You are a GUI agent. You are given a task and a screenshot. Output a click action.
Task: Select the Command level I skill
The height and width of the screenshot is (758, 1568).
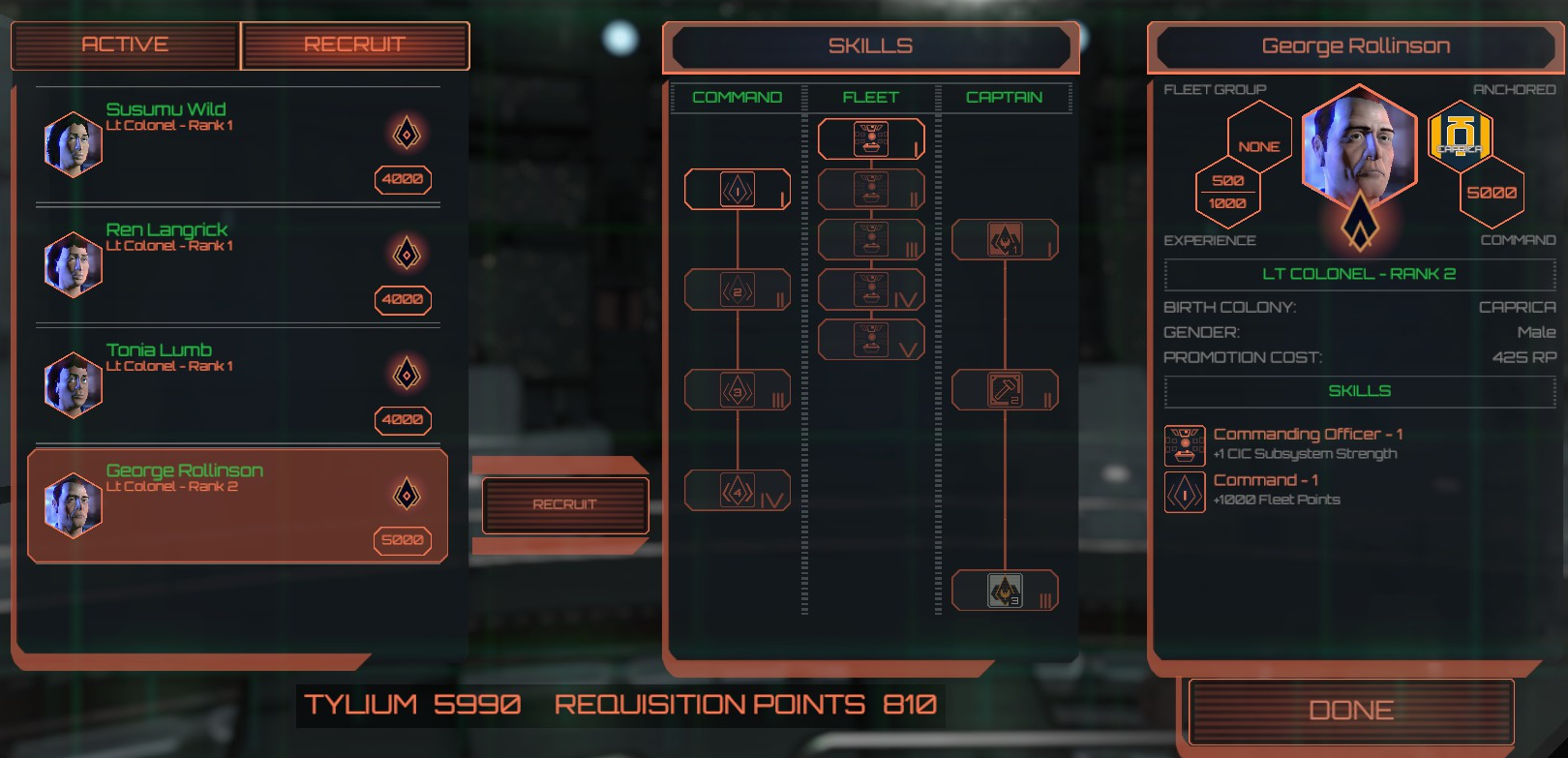point(738,190)
